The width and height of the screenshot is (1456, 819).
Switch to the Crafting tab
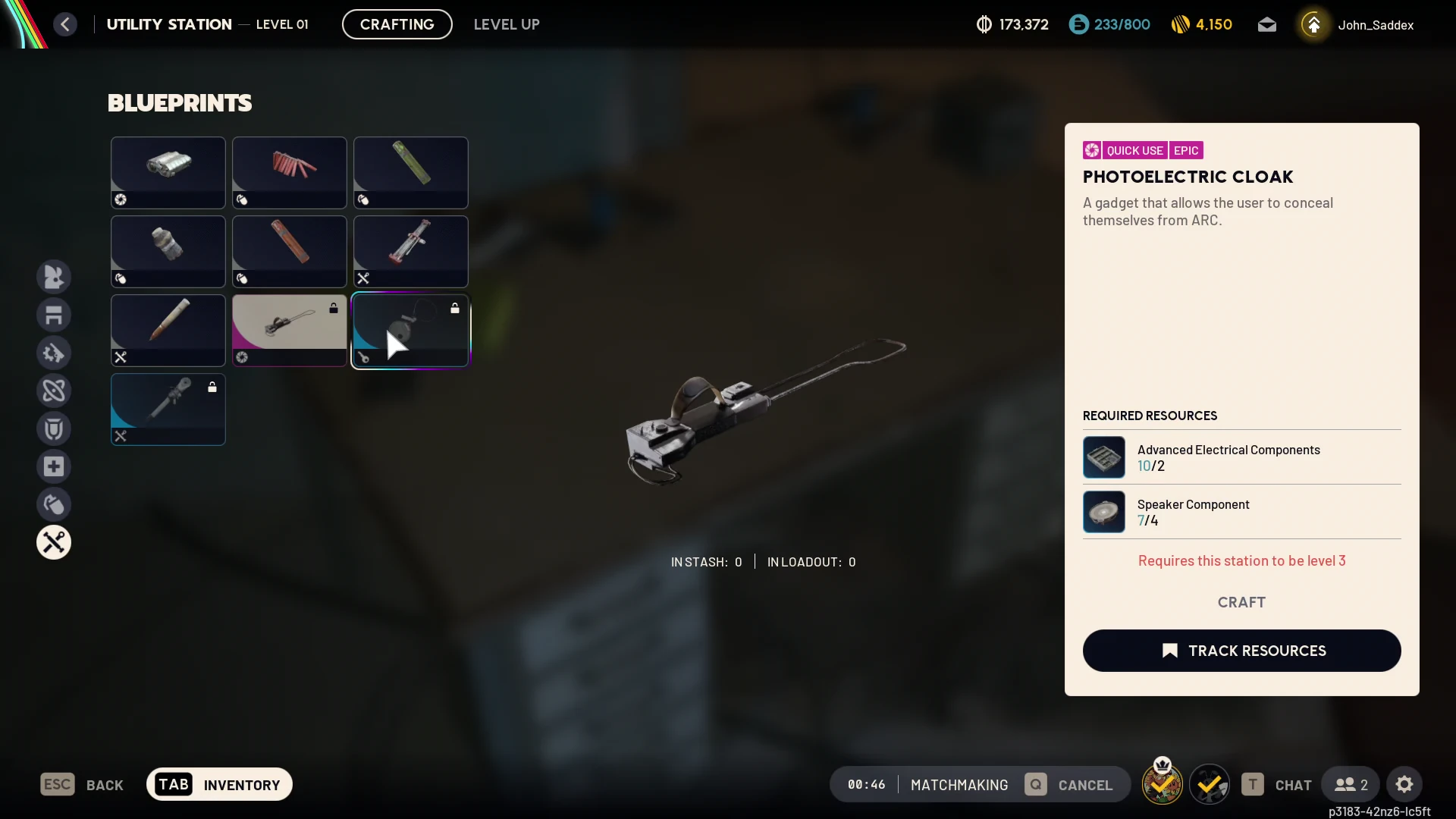[x=397, y=24]
